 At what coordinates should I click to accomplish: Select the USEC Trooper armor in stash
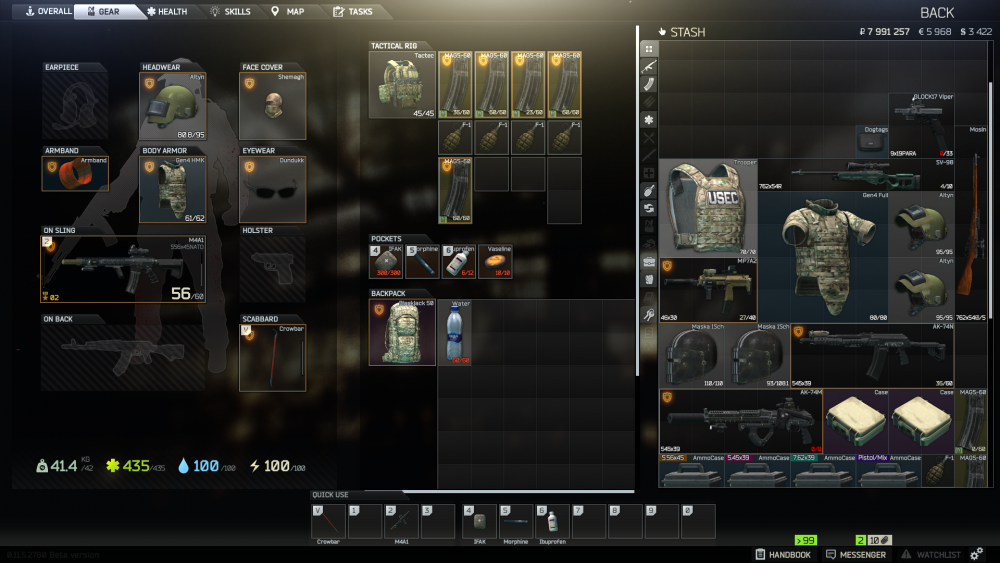pyautogui.click(x=707, y=207)
